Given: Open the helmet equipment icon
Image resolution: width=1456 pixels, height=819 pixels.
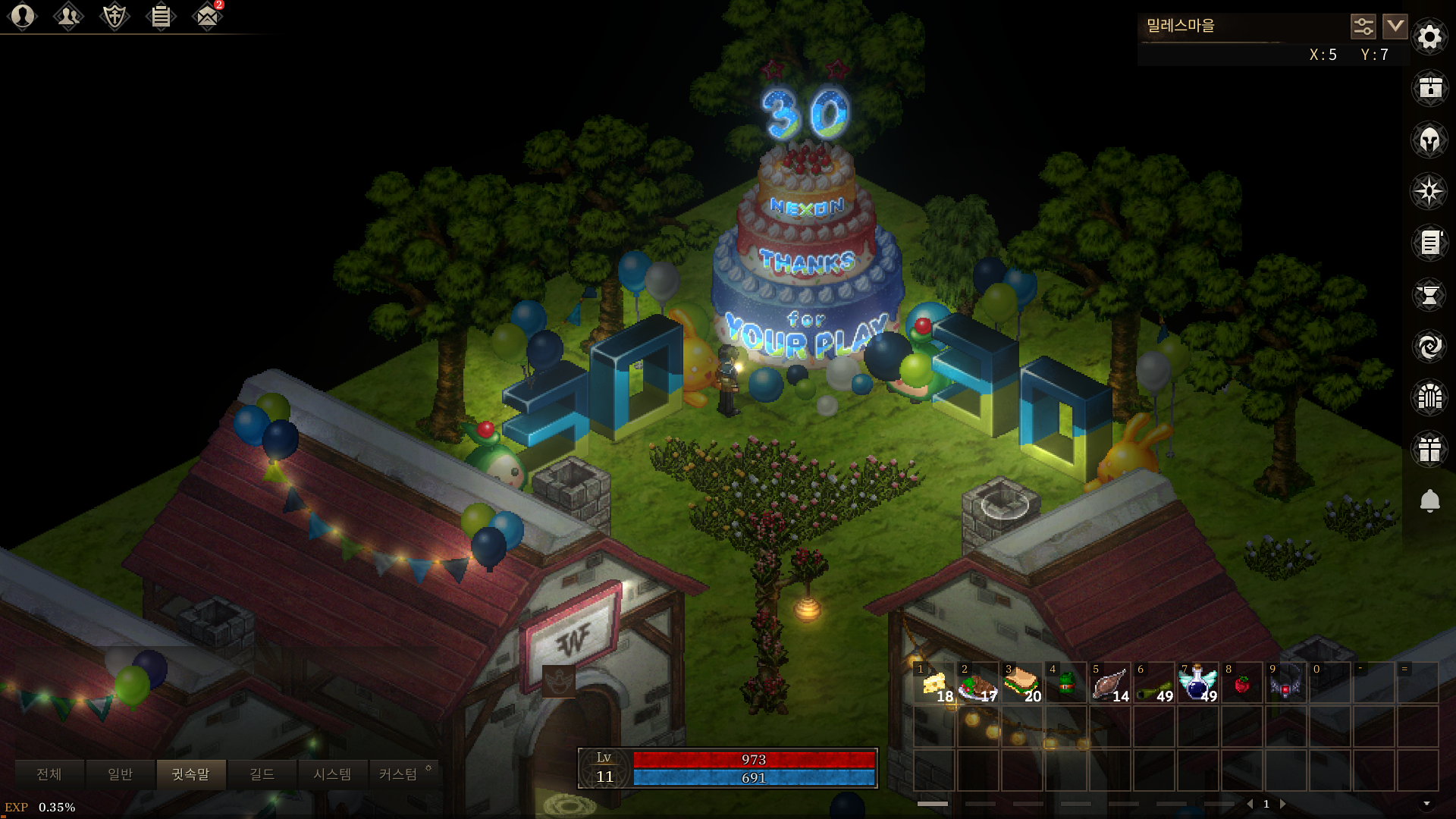Looking at the screenshot, I should (x=1429, y=140).
